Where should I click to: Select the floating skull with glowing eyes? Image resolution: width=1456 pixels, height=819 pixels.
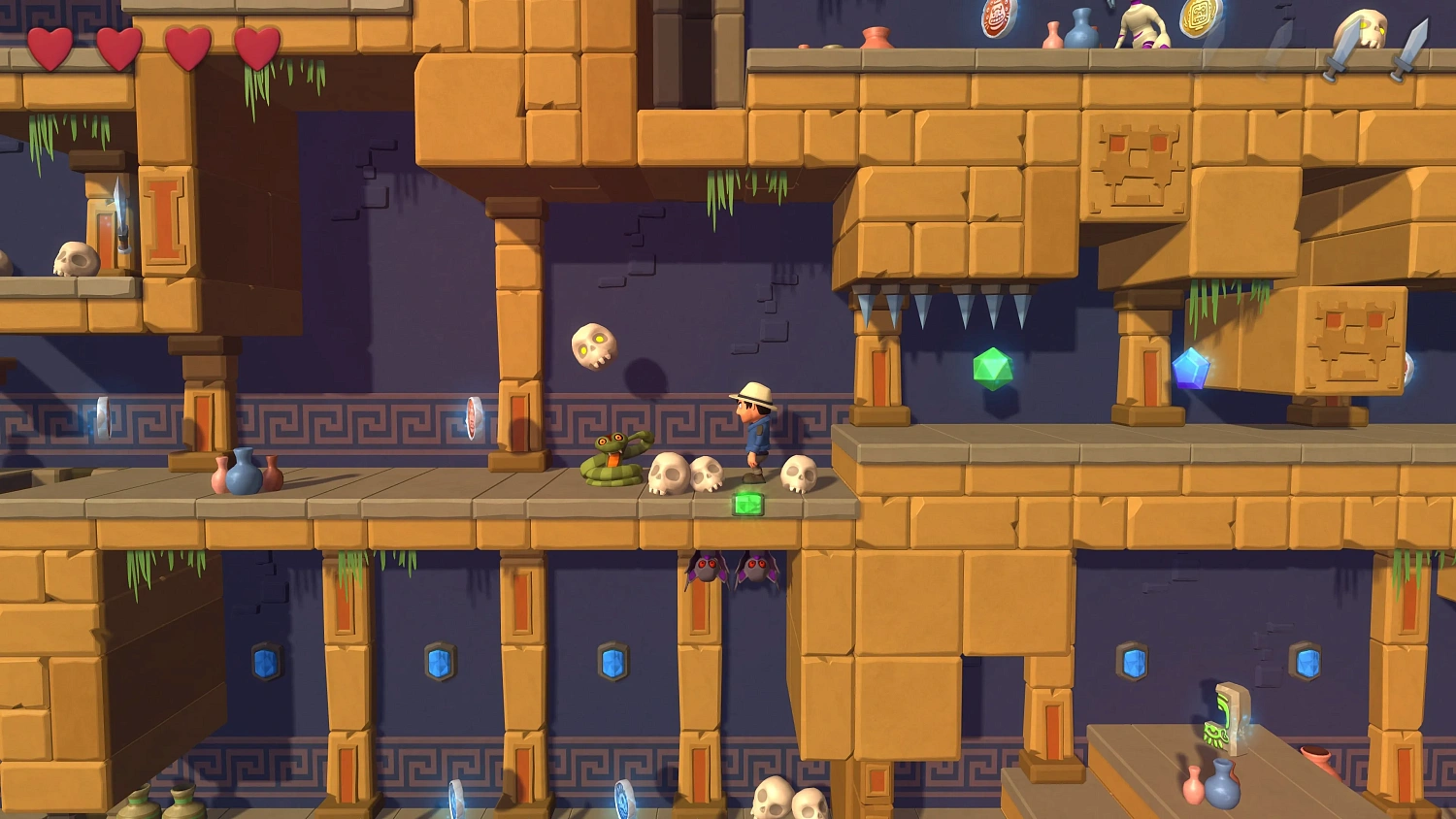[x=595, y=346]
